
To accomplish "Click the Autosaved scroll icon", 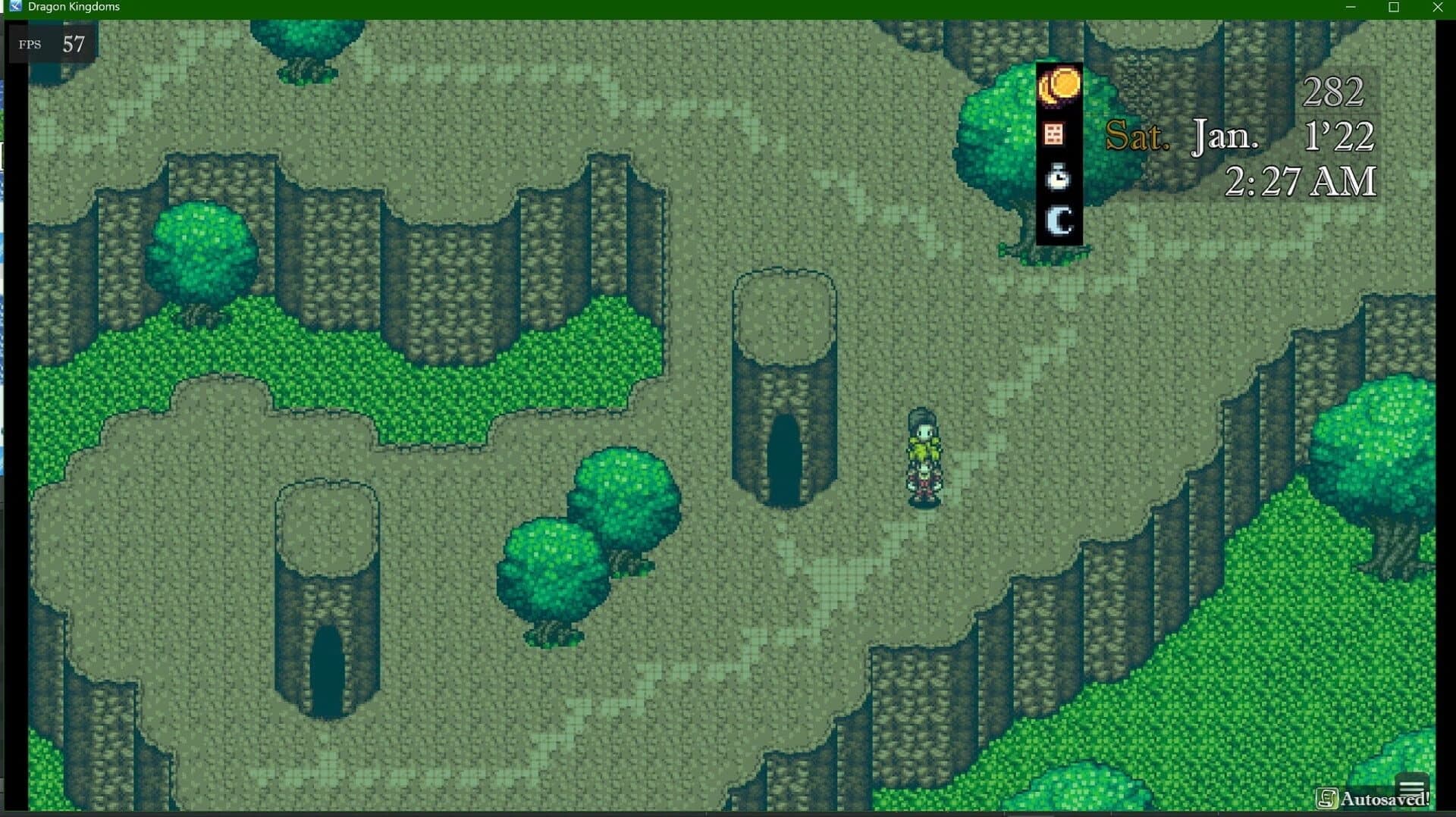I will click(1329, 798).
